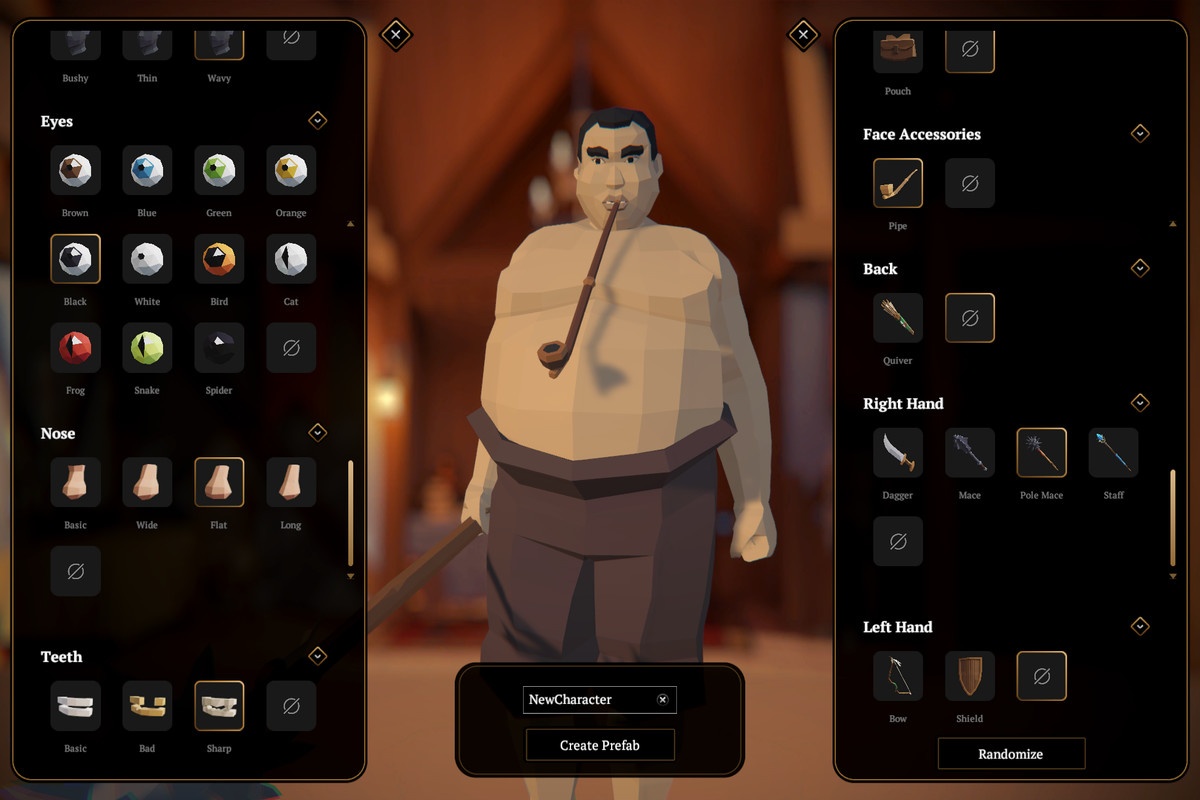Choose the Wide nose option
1200x800 pixels.
tap(147, 483)
